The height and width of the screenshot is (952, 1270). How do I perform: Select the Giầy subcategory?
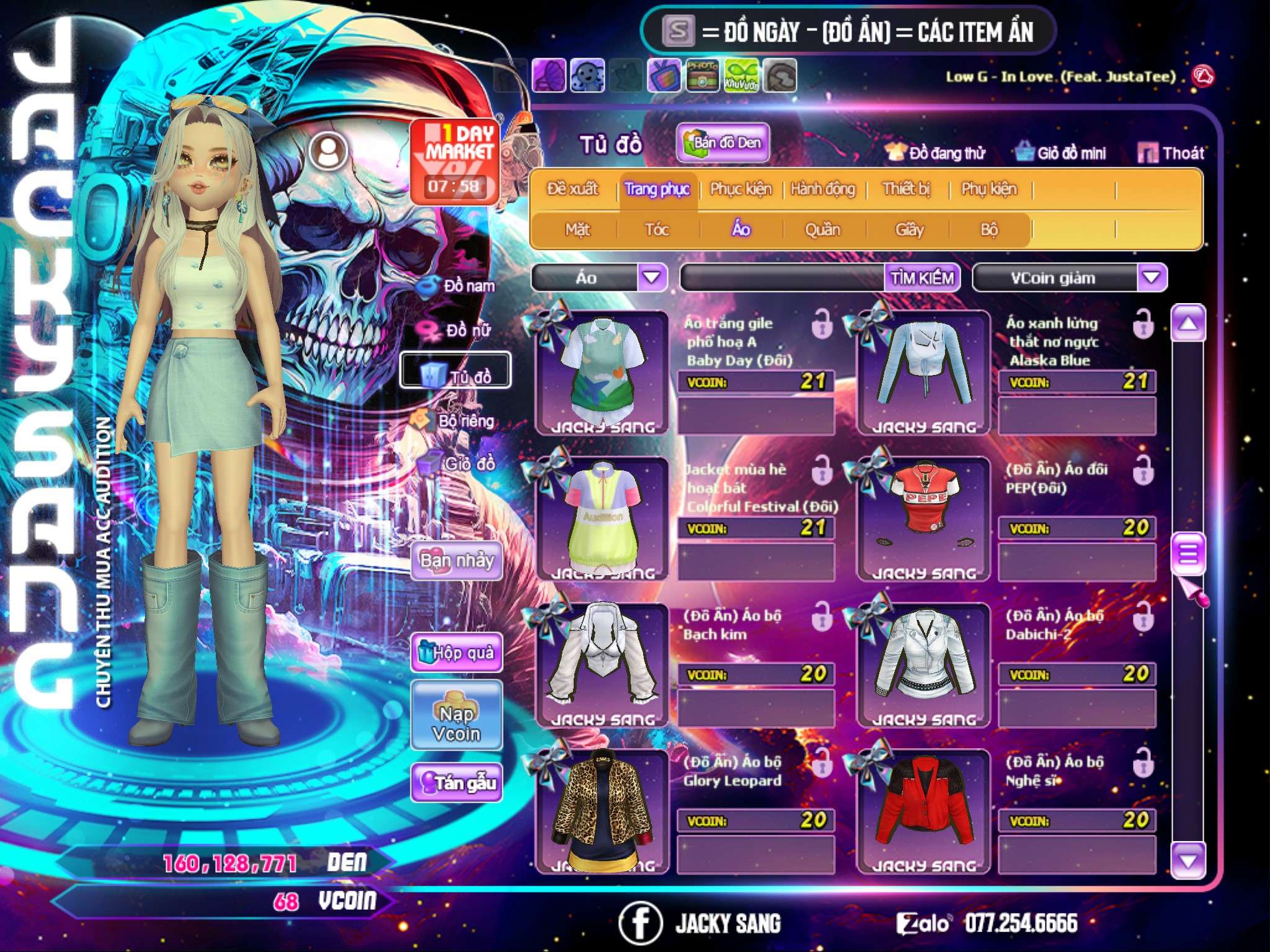tap(909, 230)
